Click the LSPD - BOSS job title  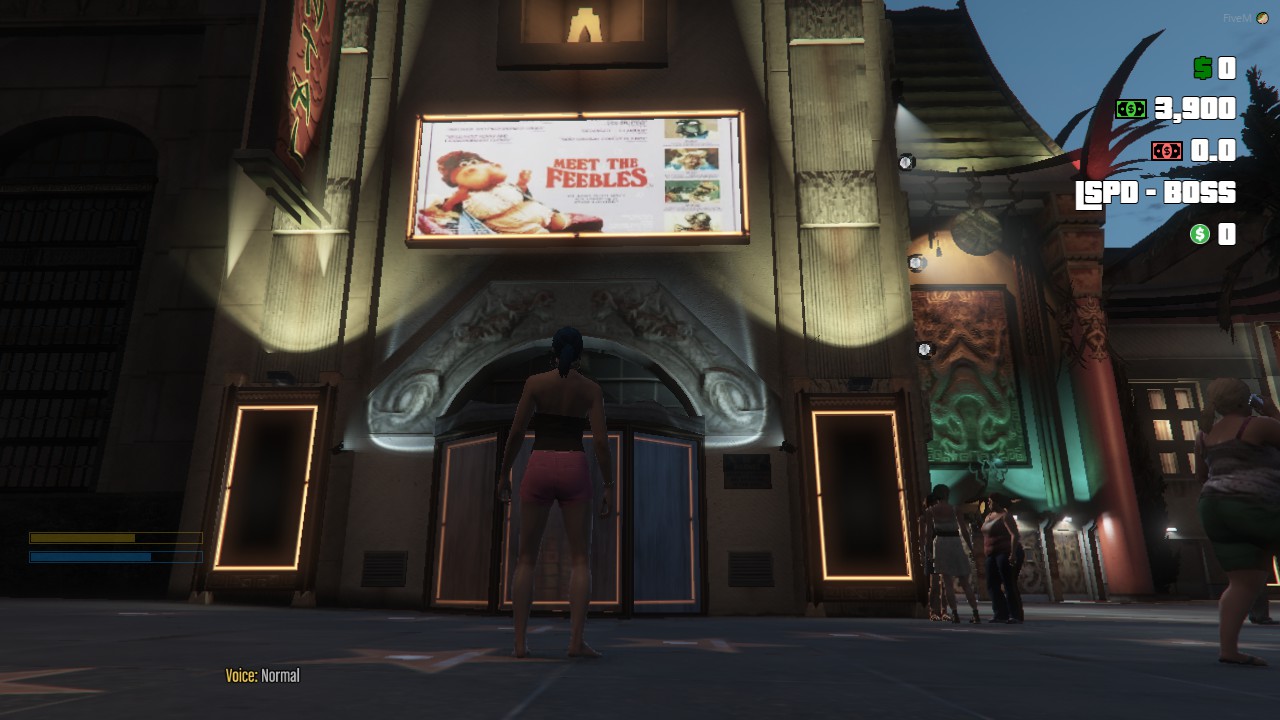(x=1155, y=193)
